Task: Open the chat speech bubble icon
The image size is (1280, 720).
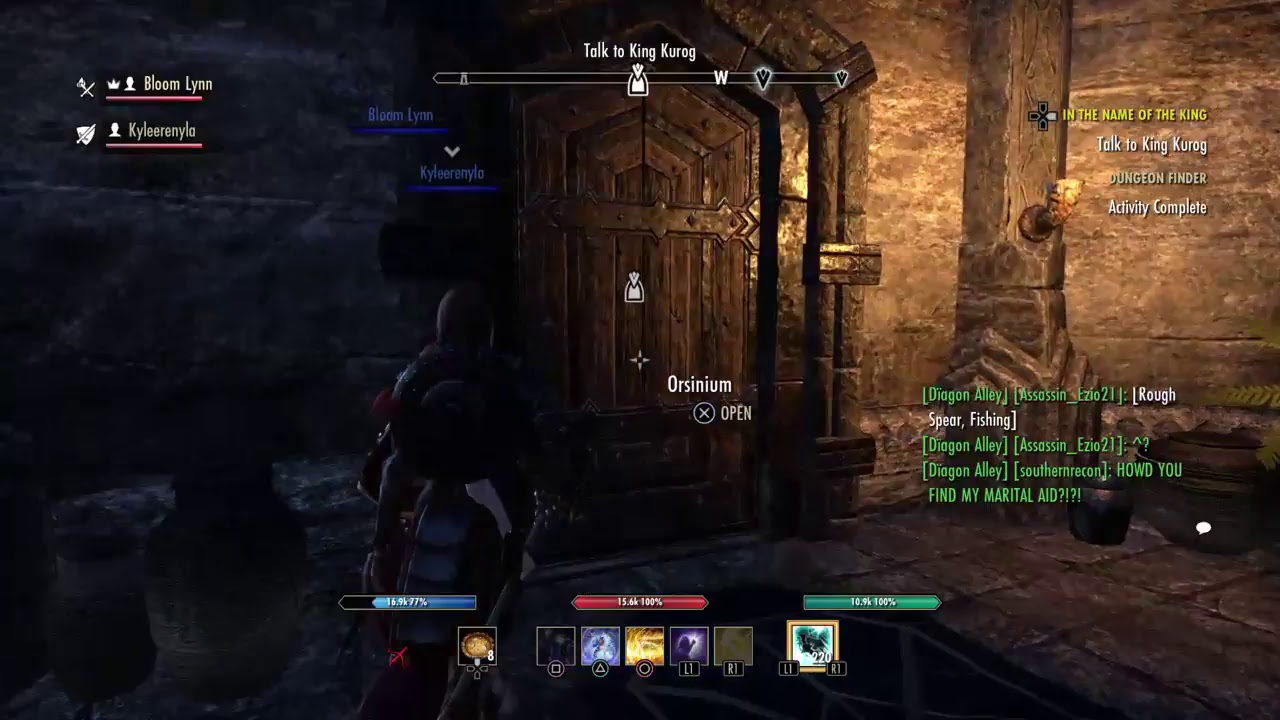Action: [1204, 528]
